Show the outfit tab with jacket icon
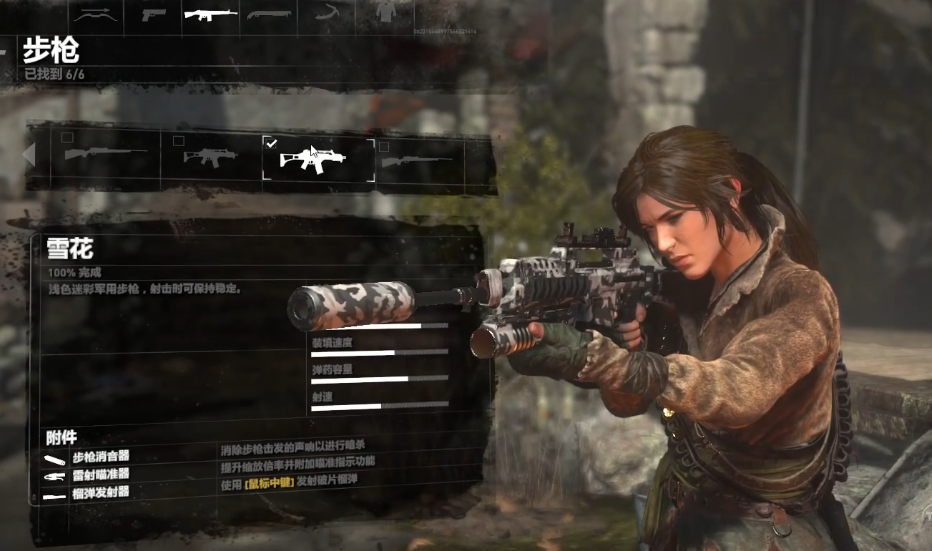 (x=384, y=12)
